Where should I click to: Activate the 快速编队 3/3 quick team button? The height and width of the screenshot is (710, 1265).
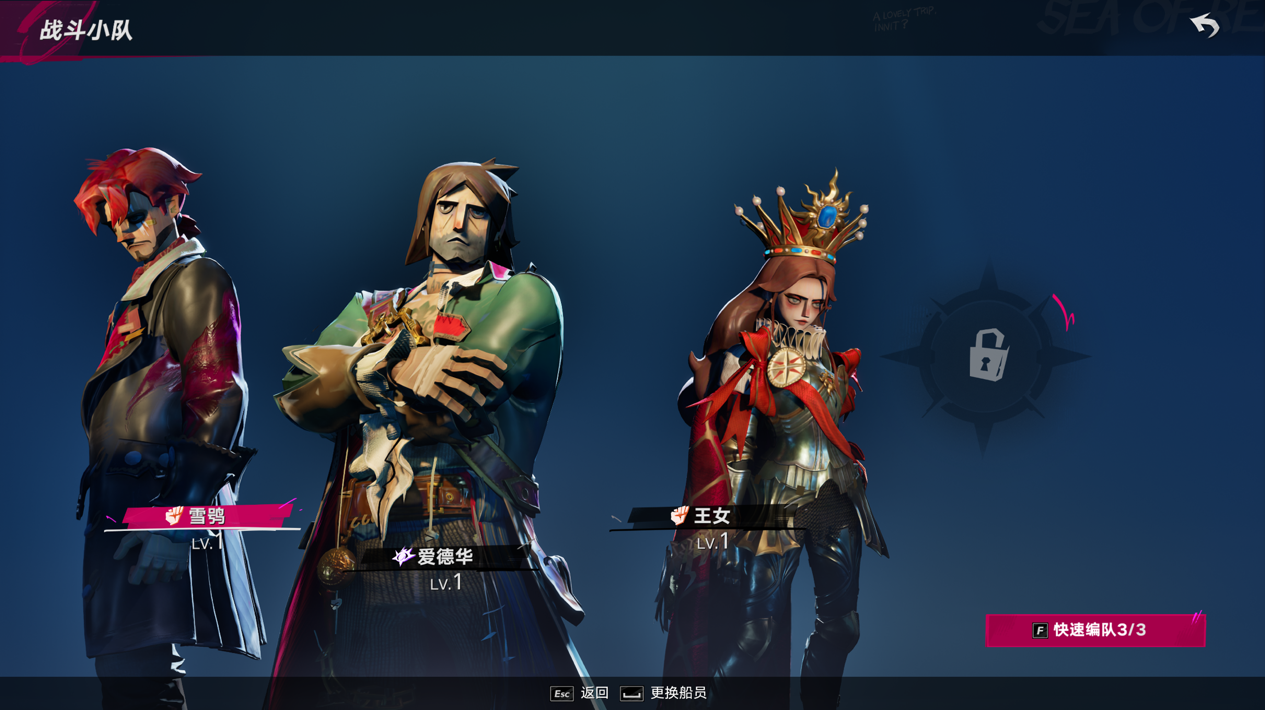click(1096, 630)
